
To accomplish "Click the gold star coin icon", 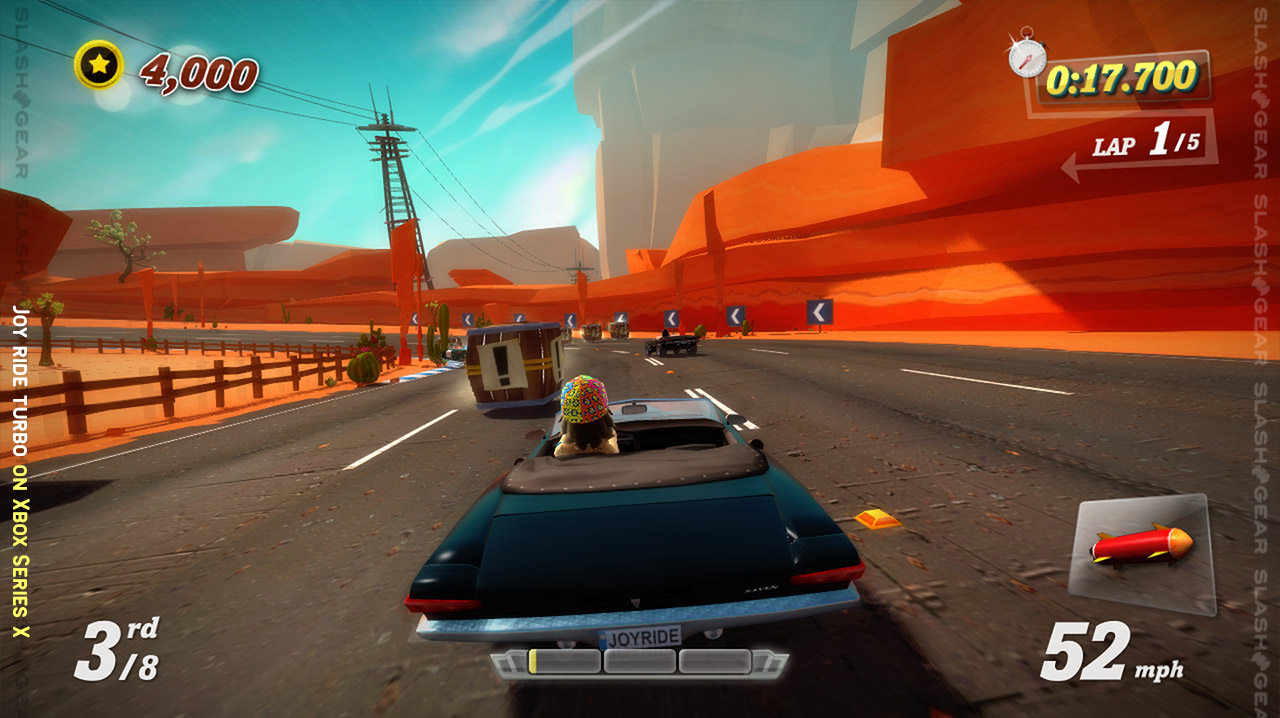I will (99, 65).
